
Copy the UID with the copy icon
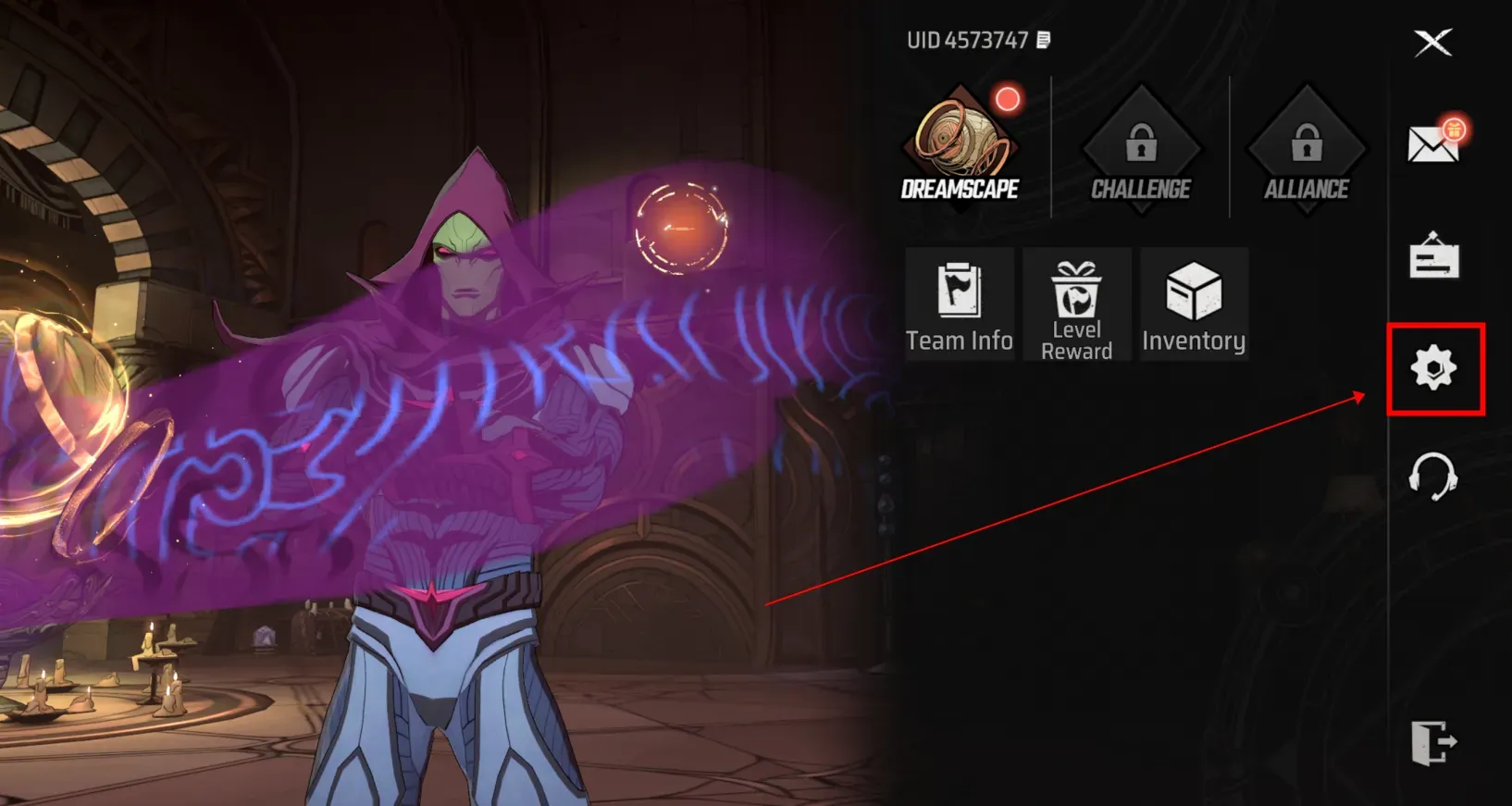coord(1044,40)
